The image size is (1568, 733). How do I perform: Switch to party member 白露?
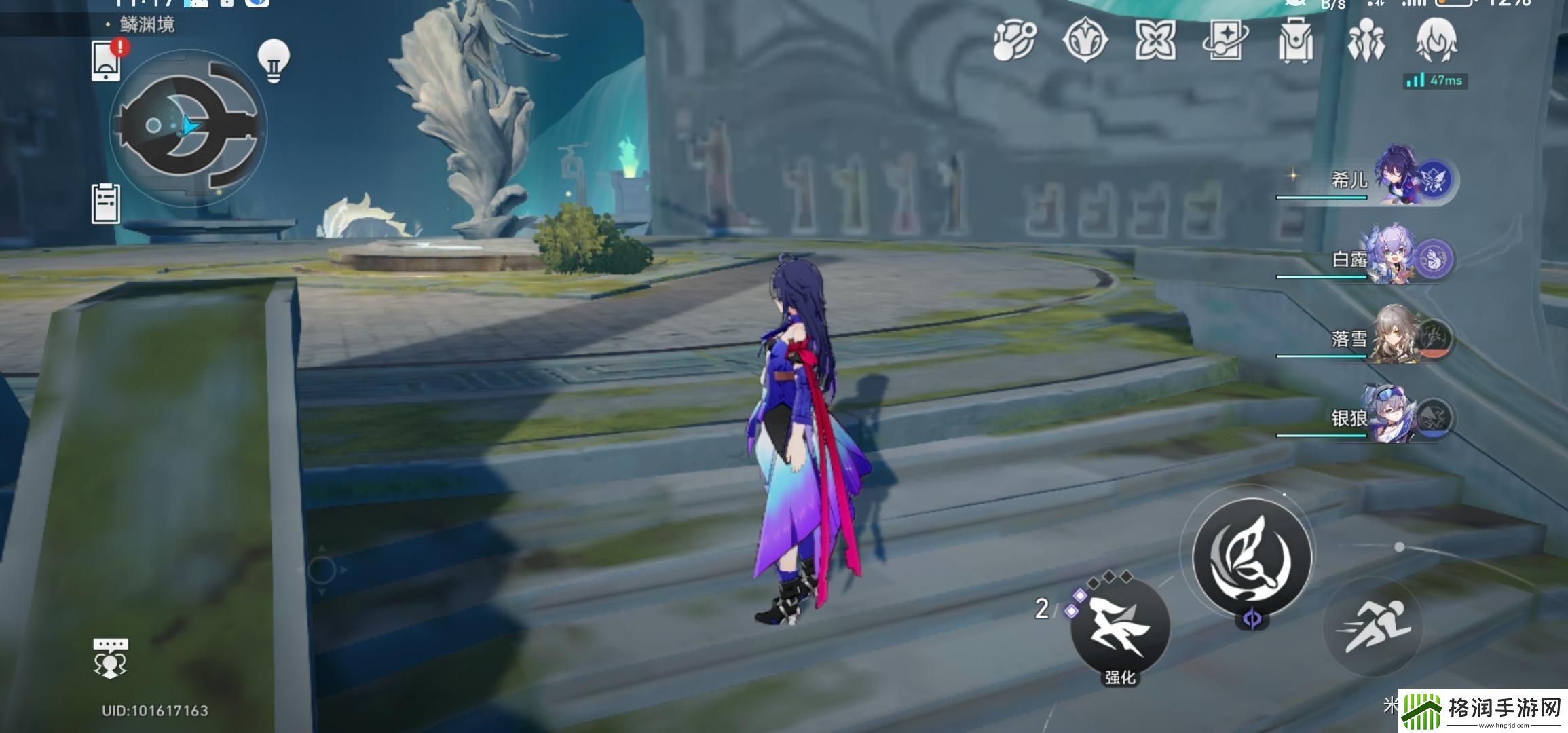tap(1398, 259)
